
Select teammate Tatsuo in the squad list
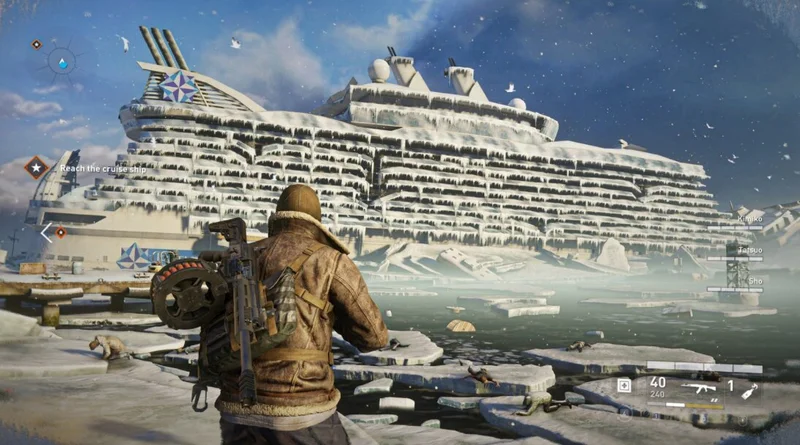[x=749, y=250]
